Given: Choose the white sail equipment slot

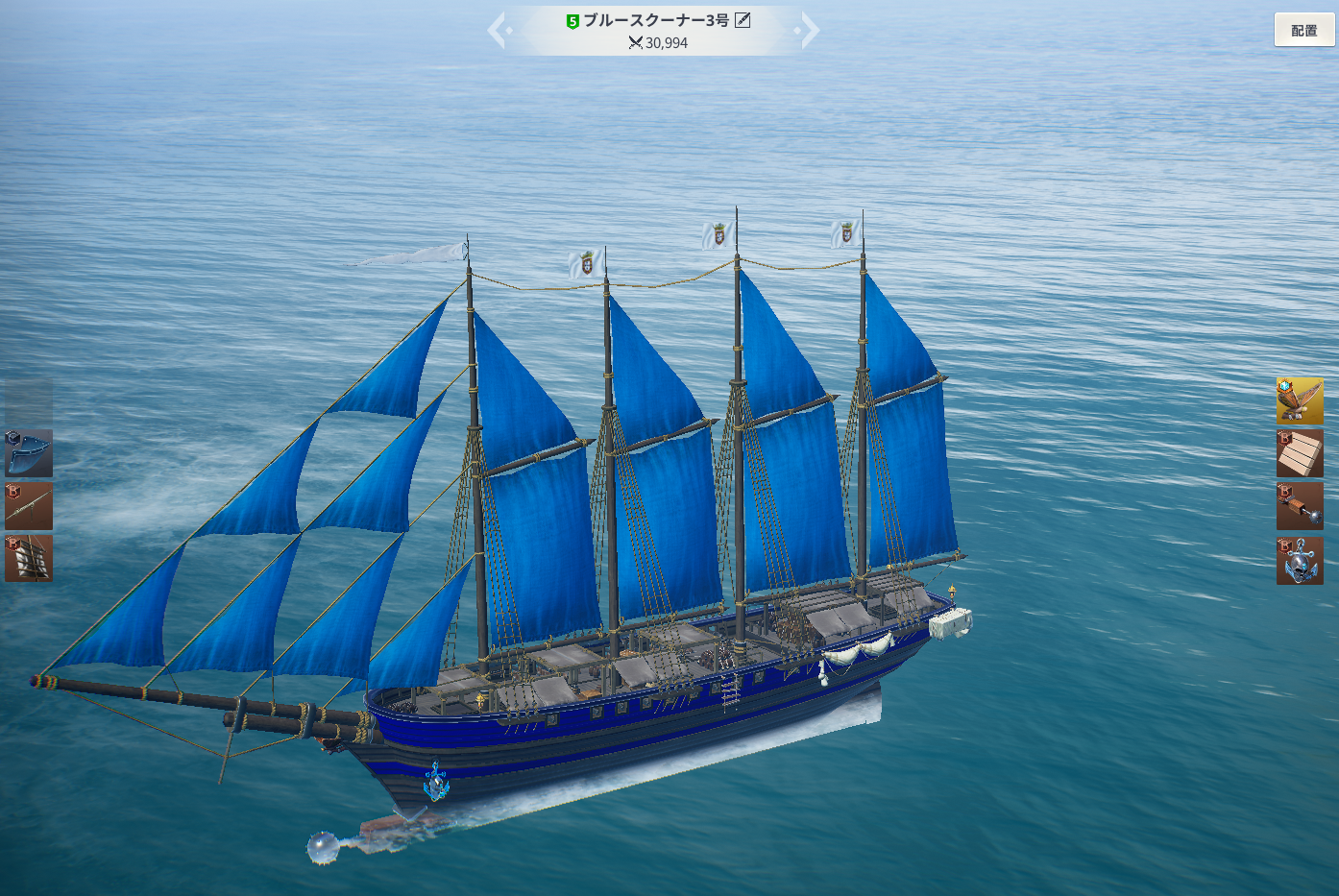Looking at the screenshot, I should tap(29, 558).
